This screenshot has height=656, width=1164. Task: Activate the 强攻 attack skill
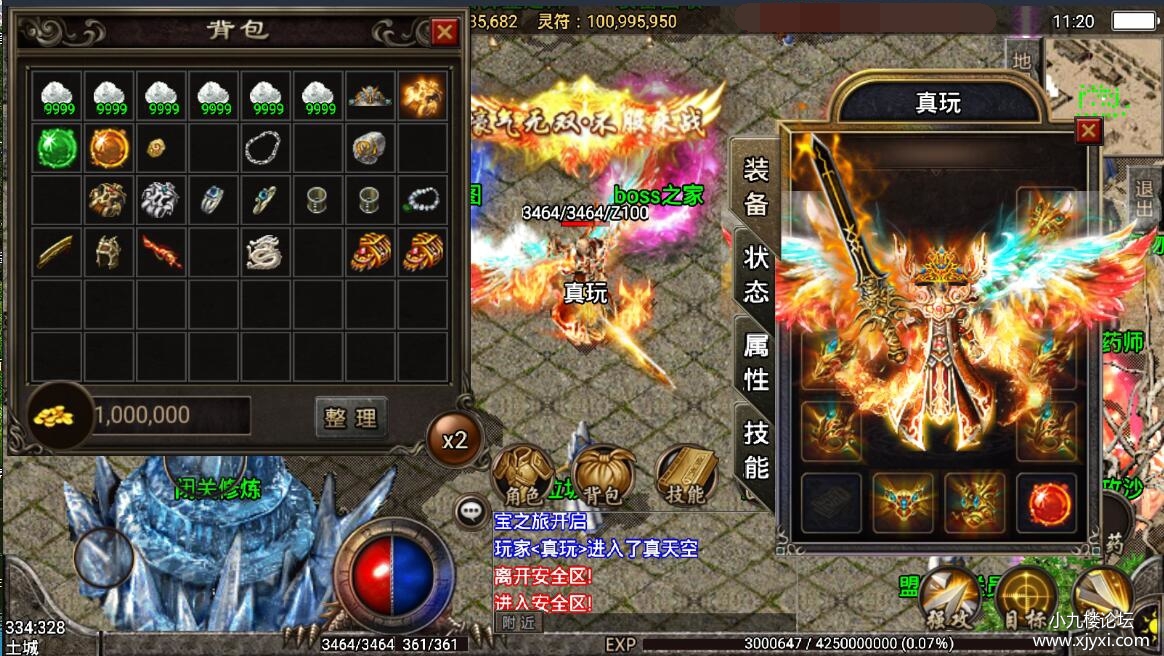947,598
